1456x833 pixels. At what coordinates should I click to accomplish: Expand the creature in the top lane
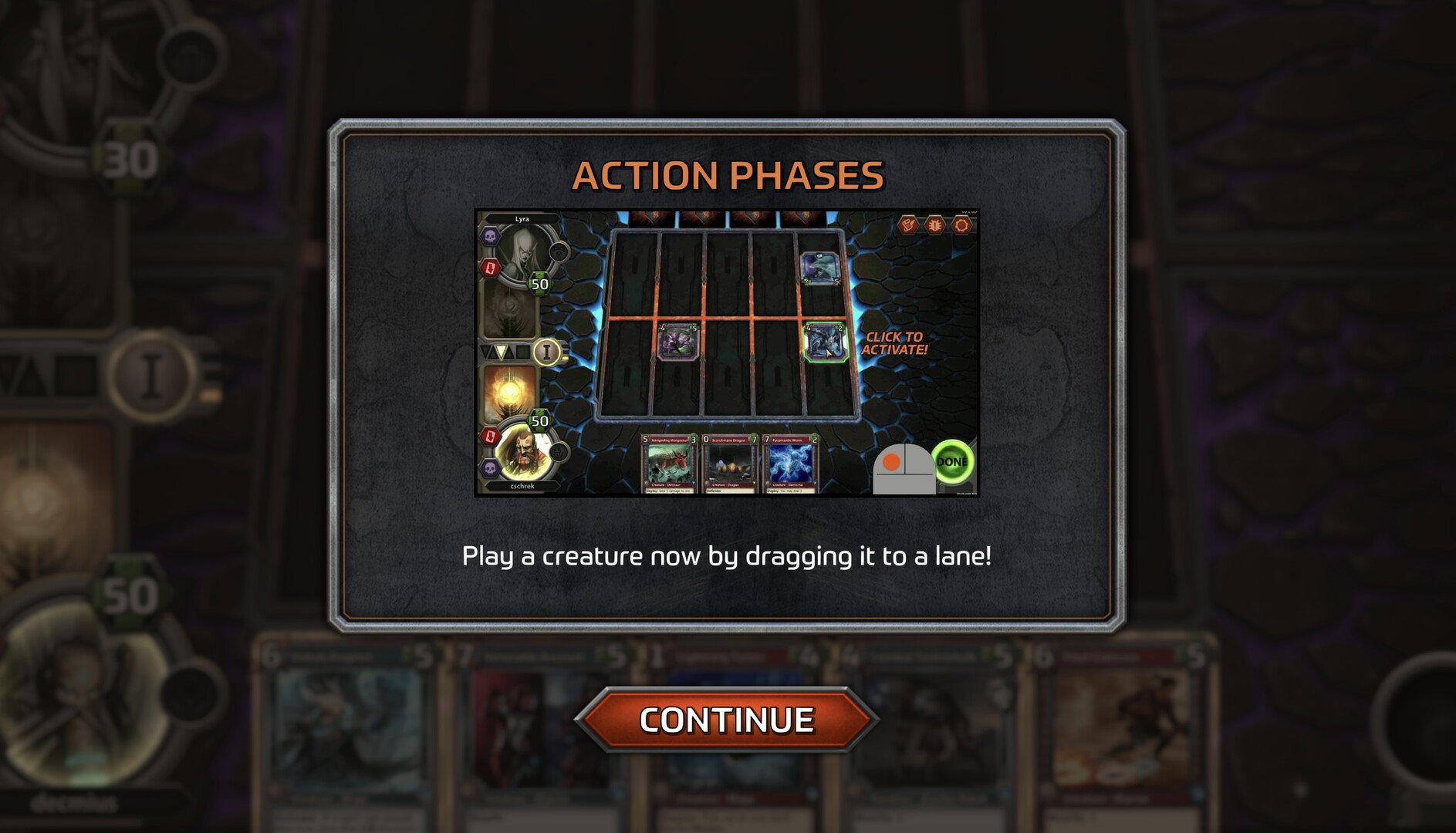820,268
